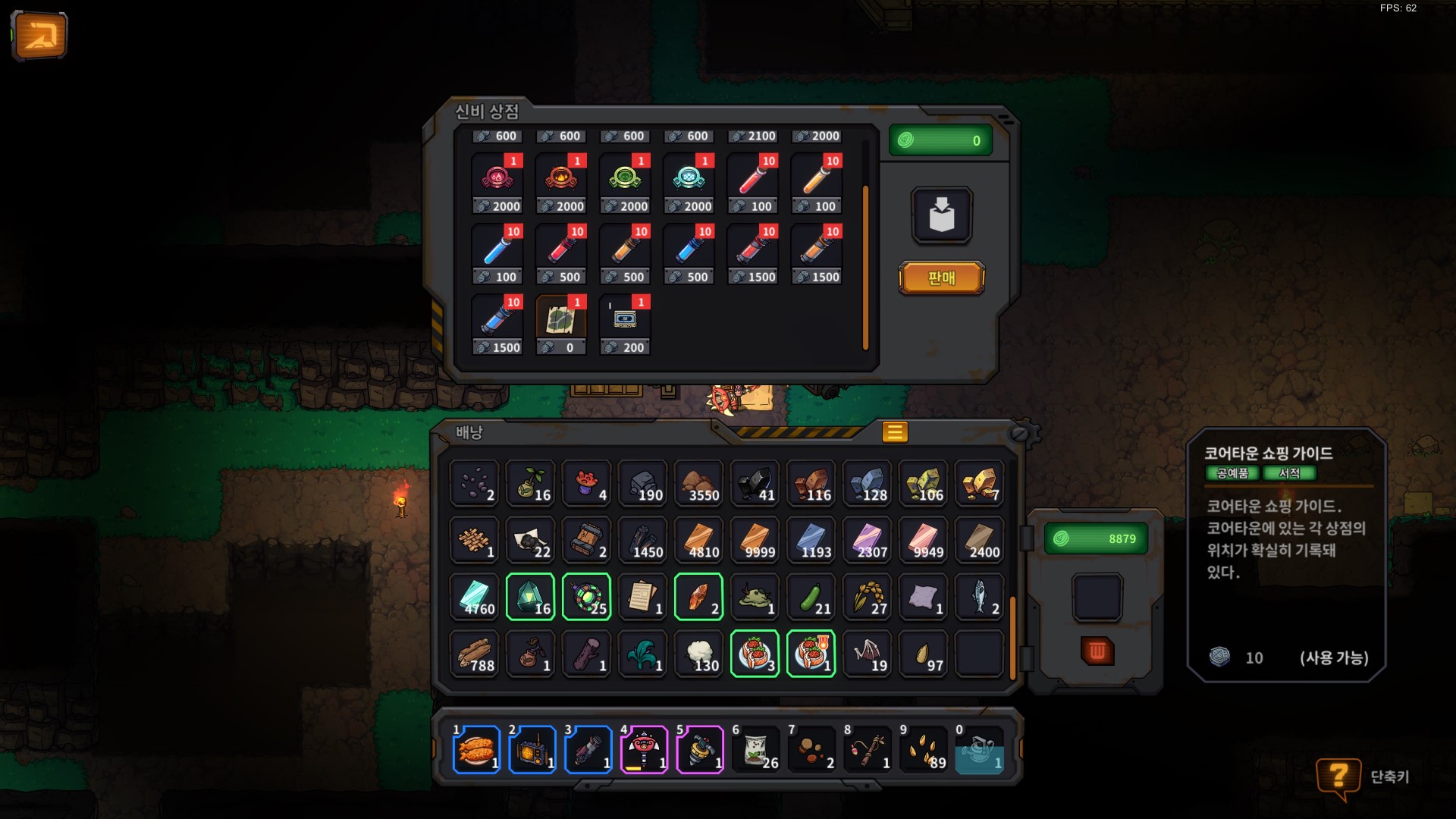The width and height of the screenshot is (1456, 819).
Task: Open the backpack sort menu button
Action: (895, 432)
